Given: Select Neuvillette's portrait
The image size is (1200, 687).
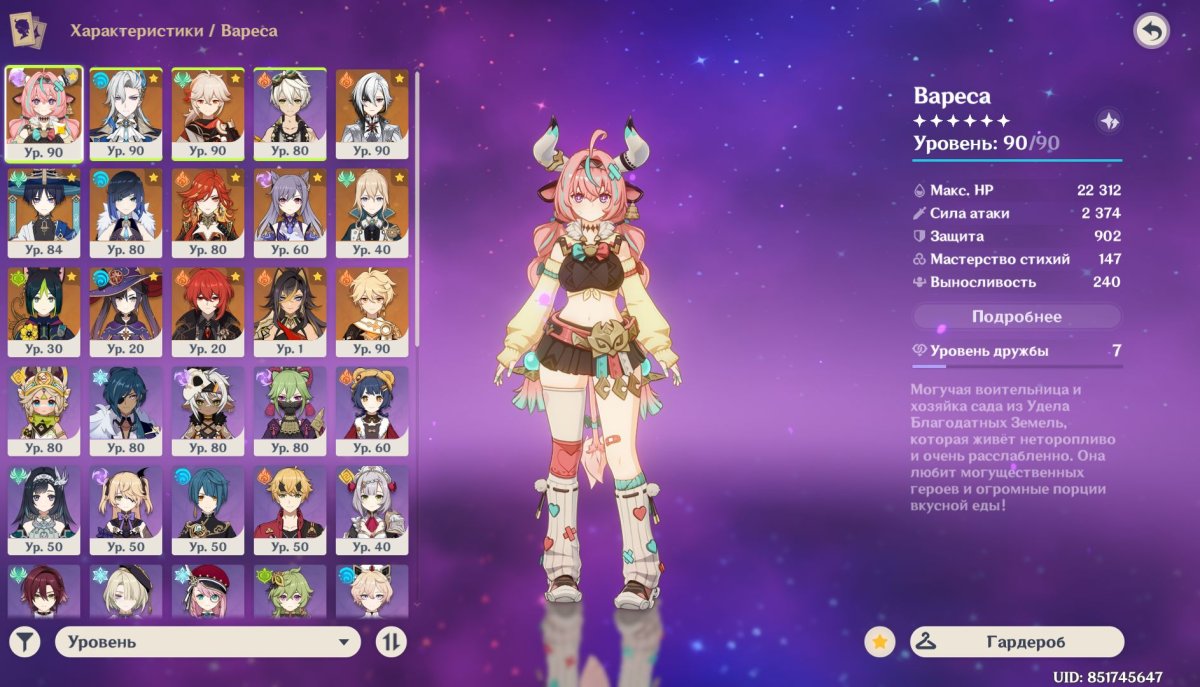Looking at the screenshot, I should (x=126, y=113).
